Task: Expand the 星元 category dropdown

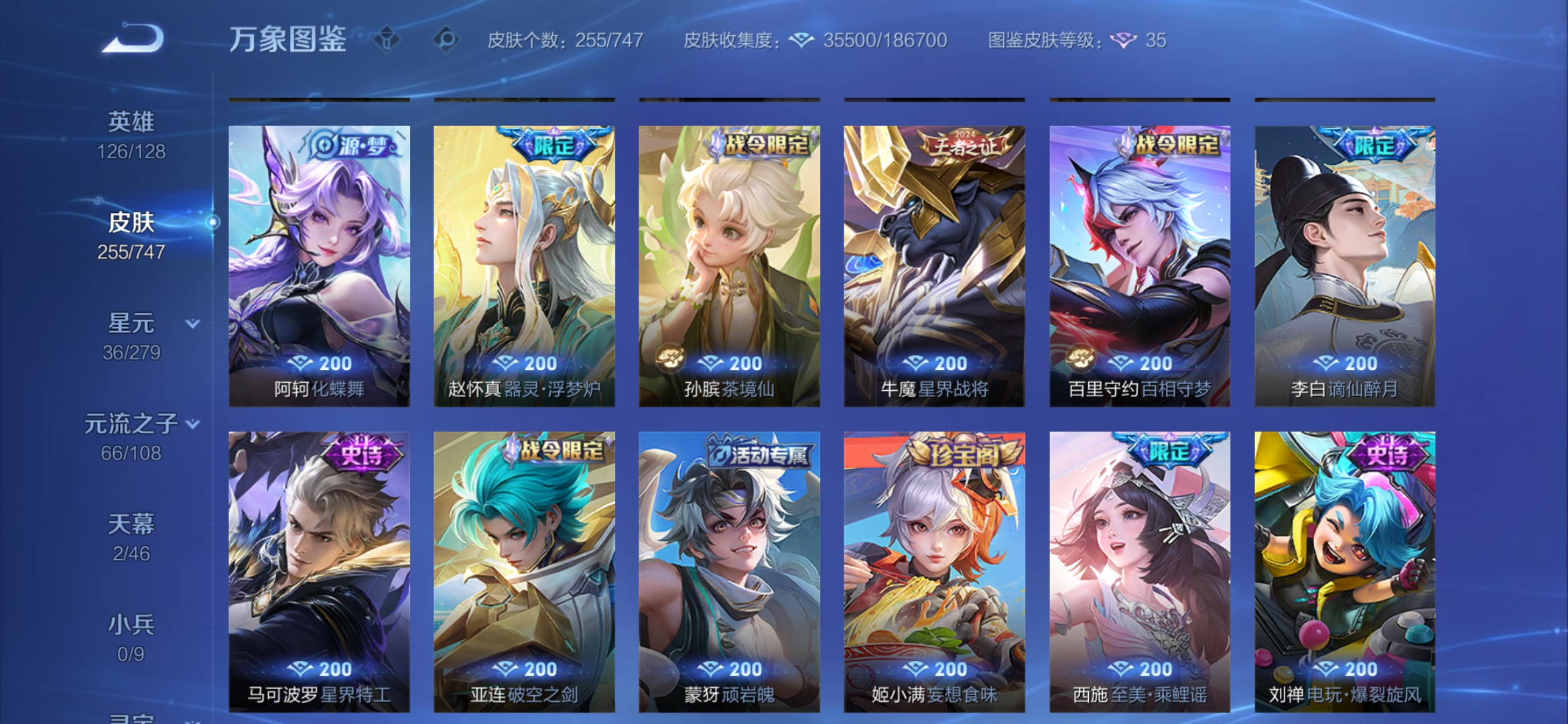Action: pyautogui.click(x=192, y=322)
